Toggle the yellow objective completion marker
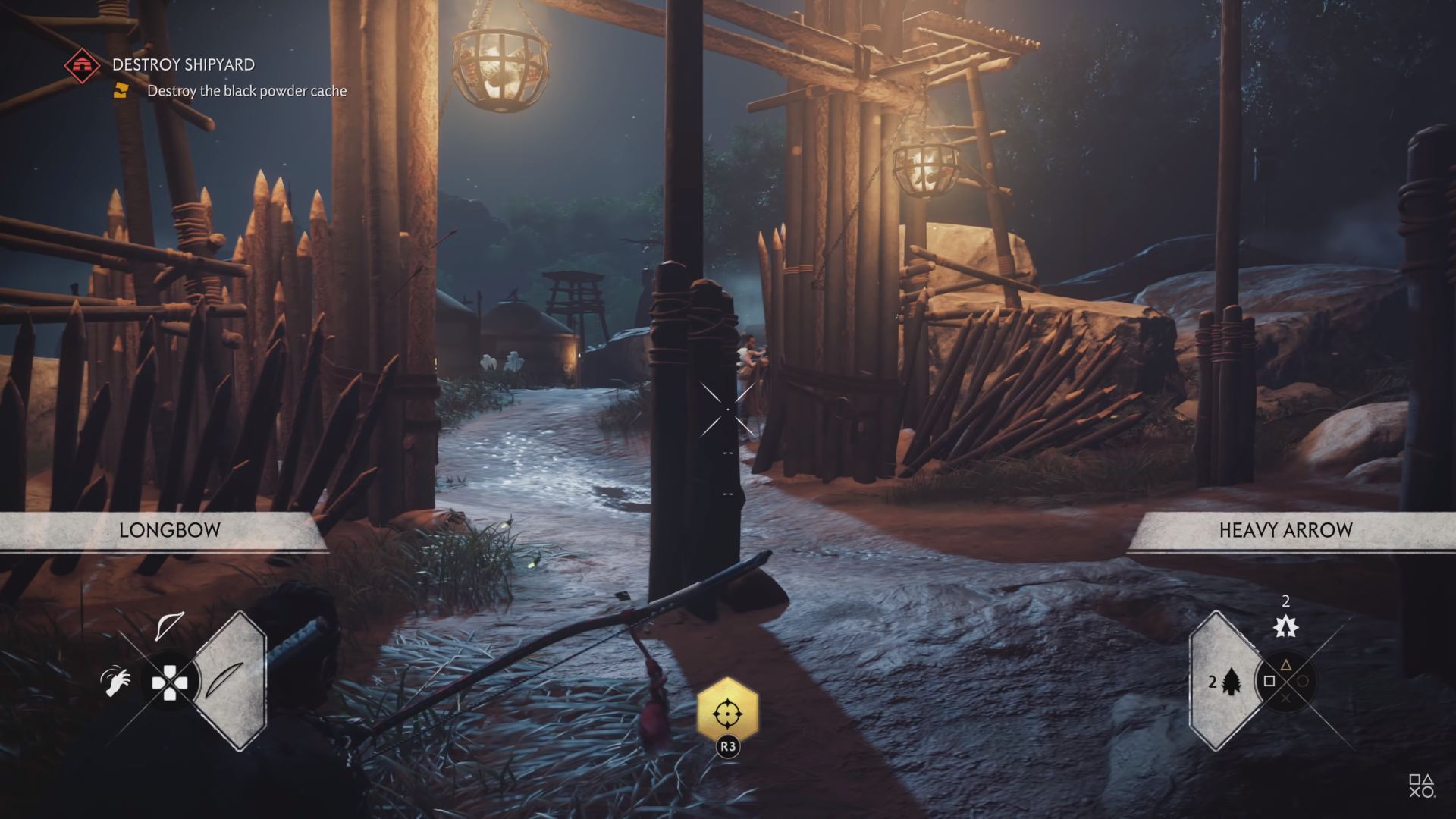 [121, 91]
